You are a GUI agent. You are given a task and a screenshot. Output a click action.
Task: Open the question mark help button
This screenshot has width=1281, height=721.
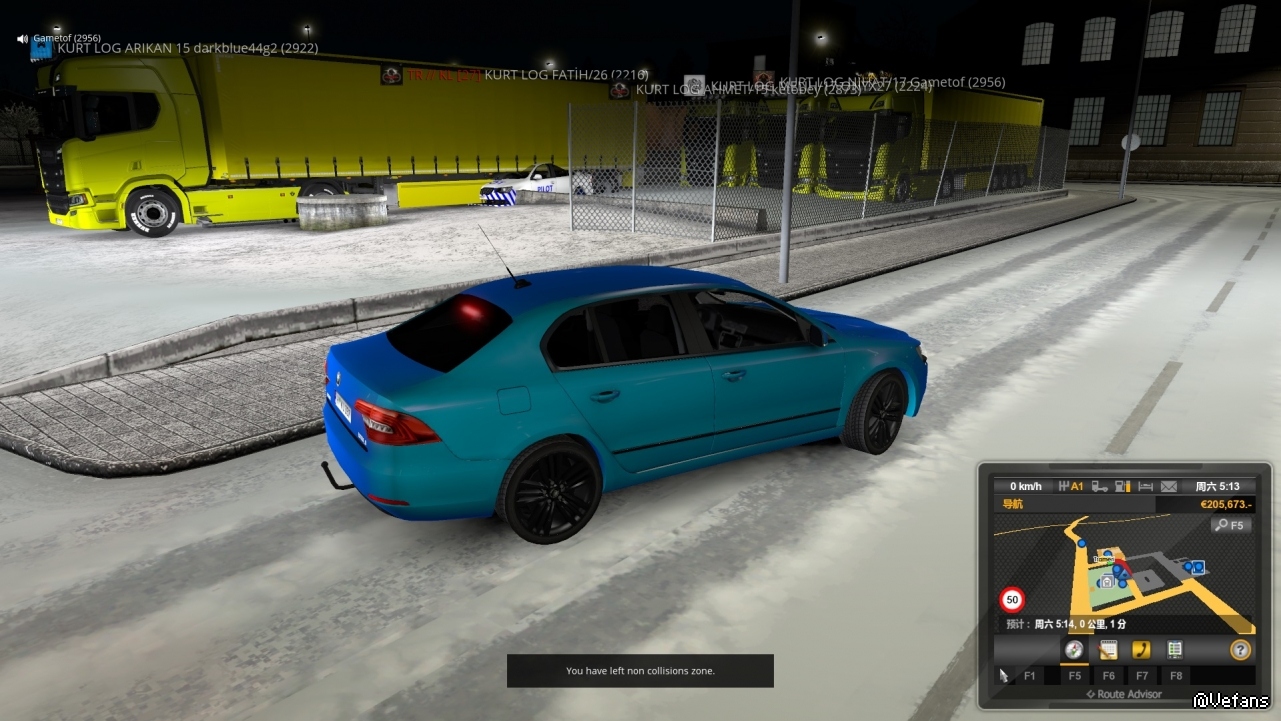click(x=1240, y=650)
